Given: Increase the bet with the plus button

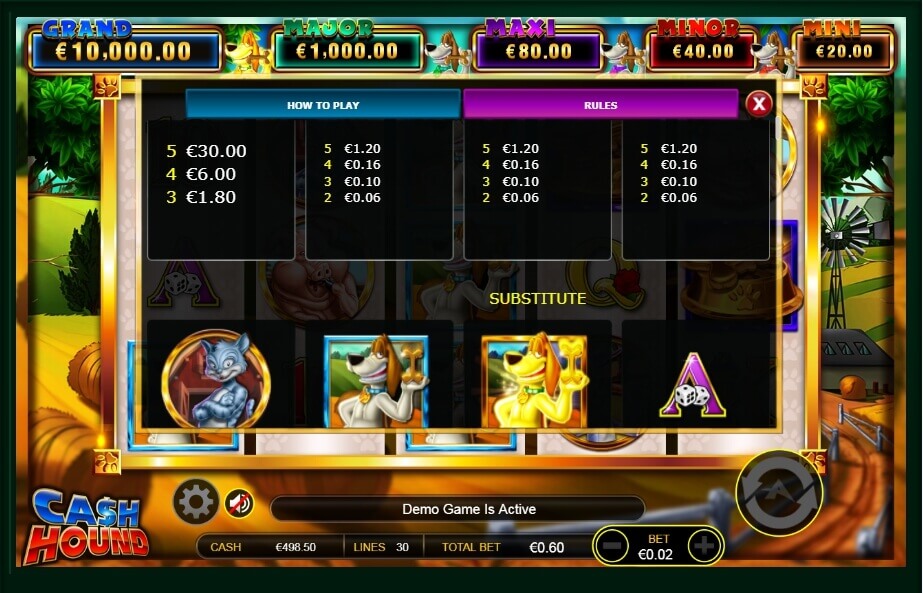Looking at the screenshot, I should (704, 546).
